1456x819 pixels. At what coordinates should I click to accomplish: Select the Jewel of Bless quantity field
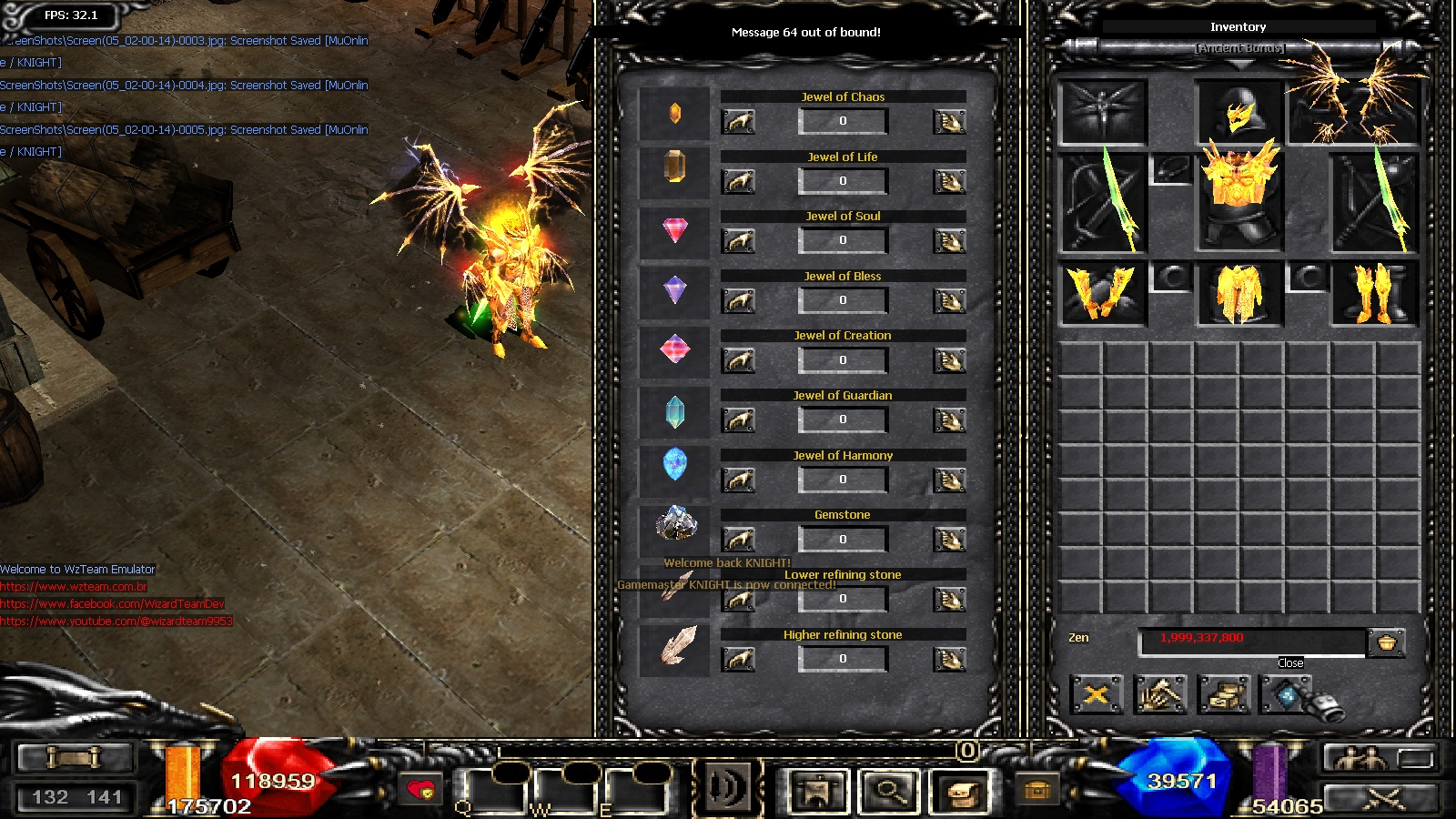843,300
